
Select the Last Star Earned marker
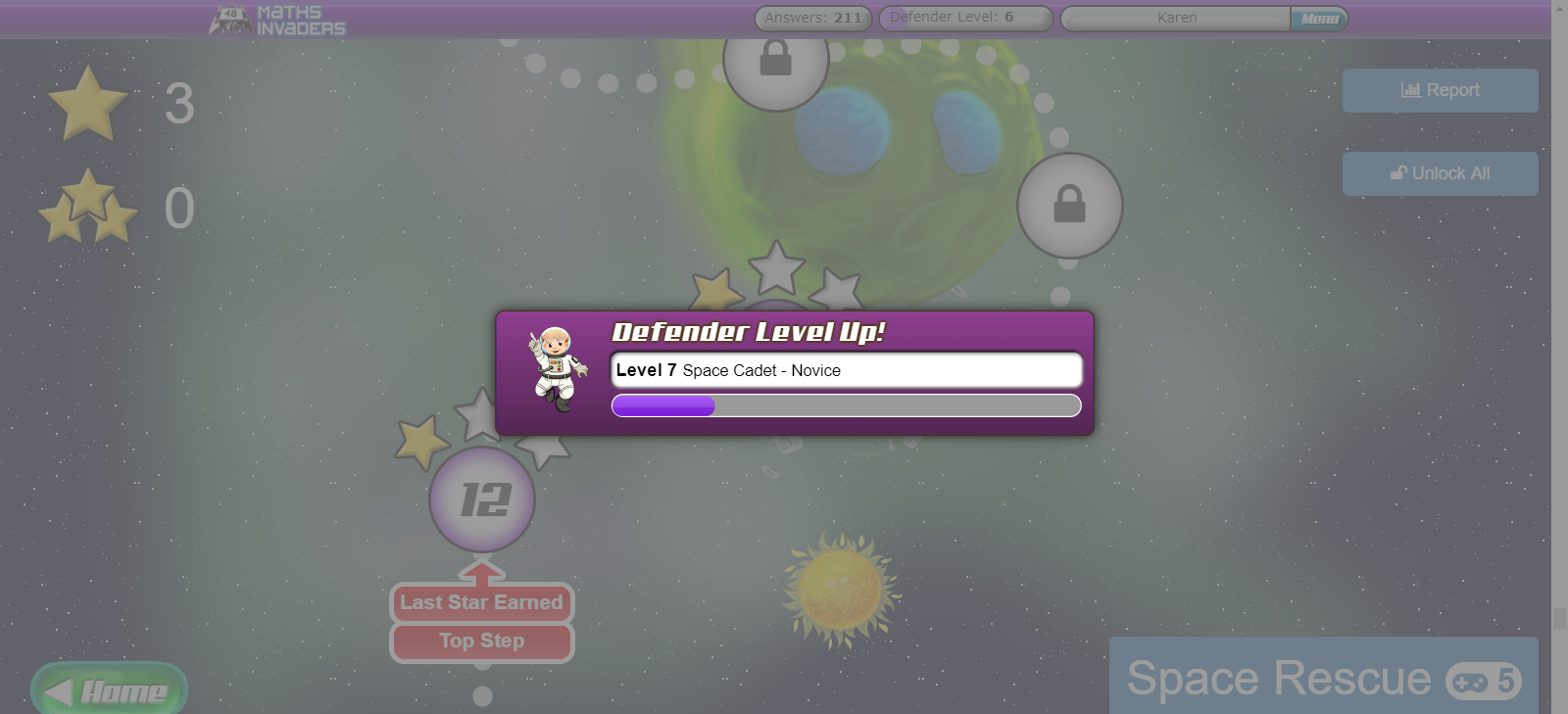[x=481, y=603]
